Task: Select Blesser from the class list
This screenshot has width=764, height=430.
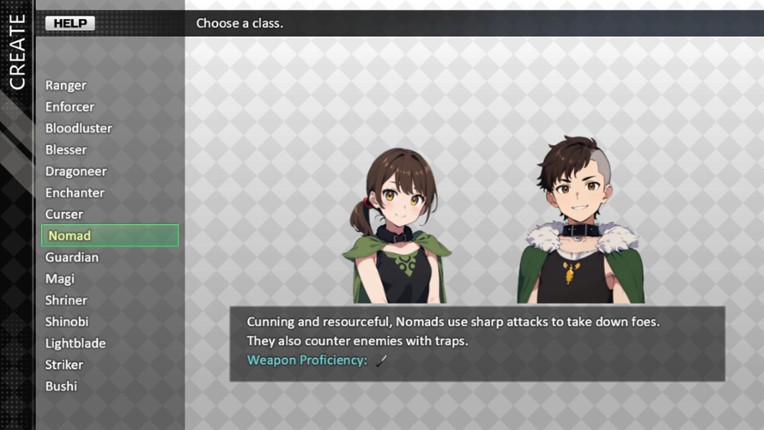Action: 66,150
